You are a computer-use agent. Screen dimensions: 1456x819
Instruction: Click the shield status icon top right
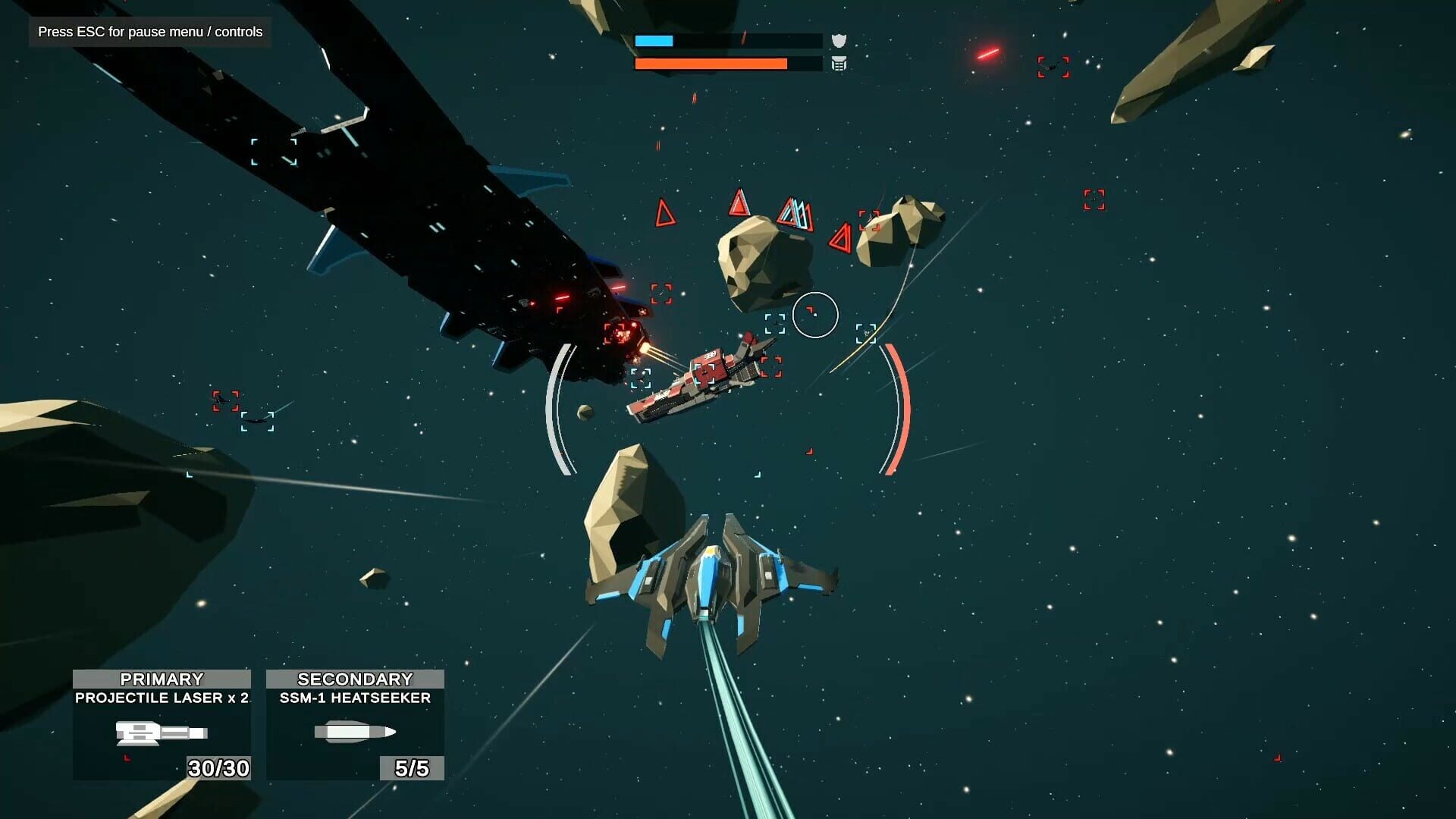841,40
